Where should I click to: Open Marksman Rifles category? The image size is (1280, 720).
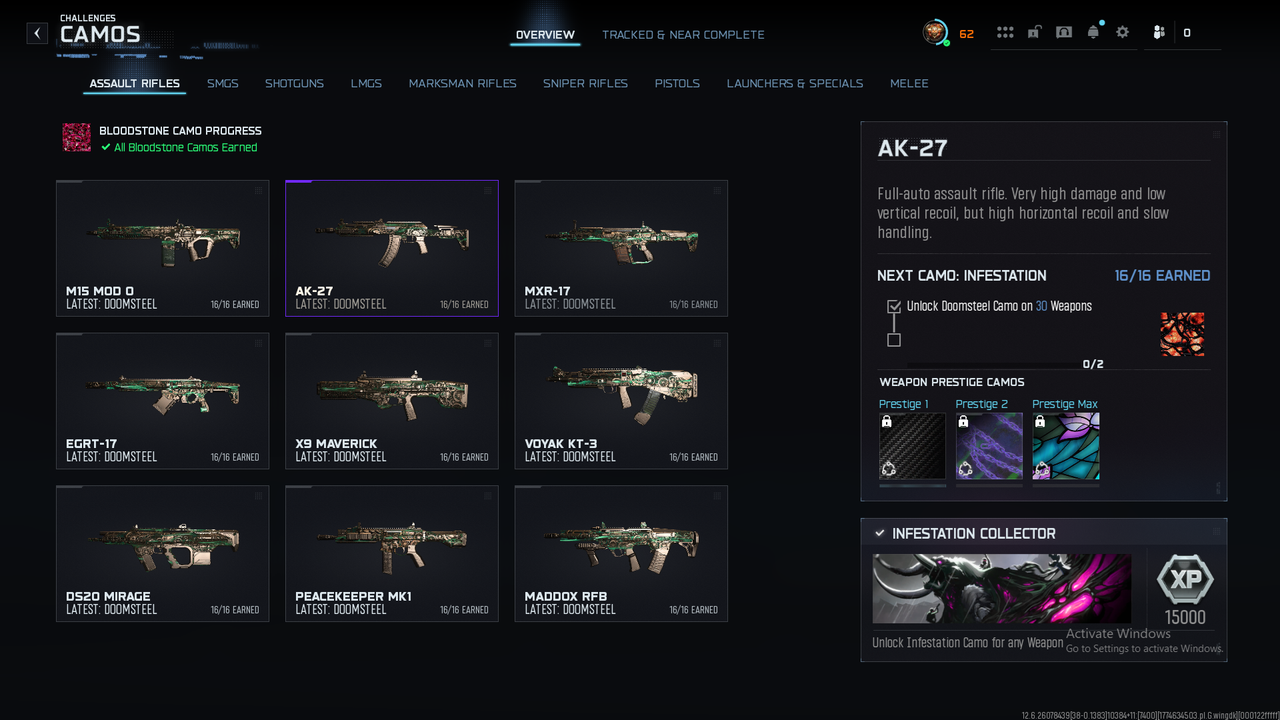click(x=462, y=84)
